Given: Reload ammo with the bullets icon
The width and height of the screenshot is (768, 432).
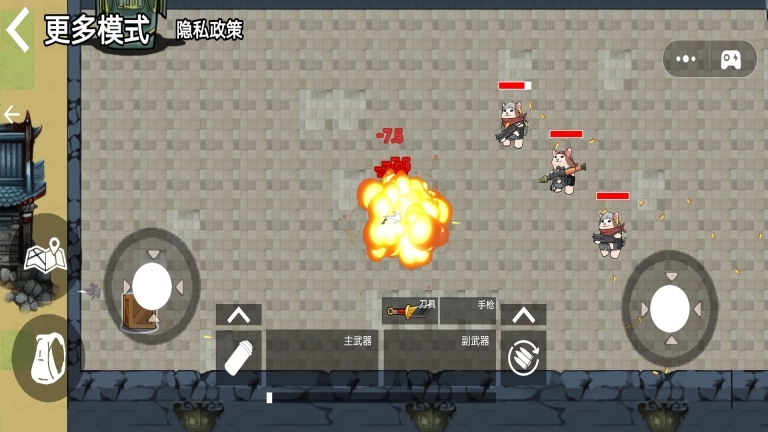Looking at the screenshot, I should click(x=523, y=358).
